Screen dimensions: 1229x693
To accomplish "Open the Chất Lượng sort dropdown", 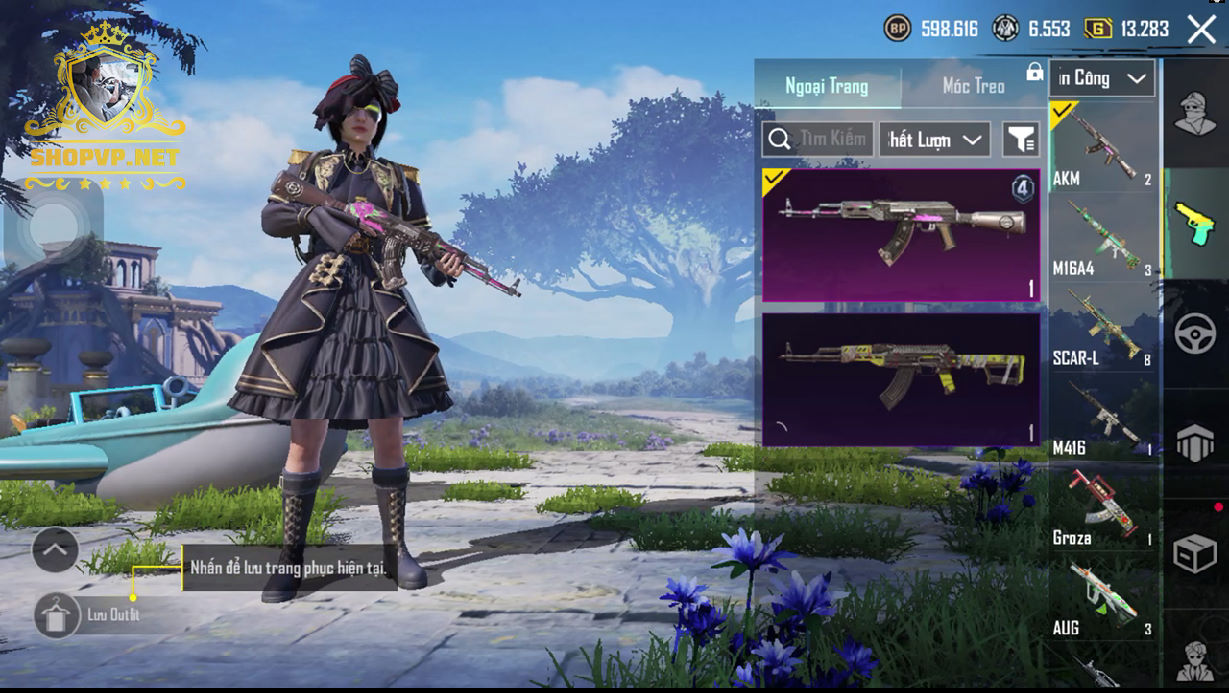I will click(934, 140).
